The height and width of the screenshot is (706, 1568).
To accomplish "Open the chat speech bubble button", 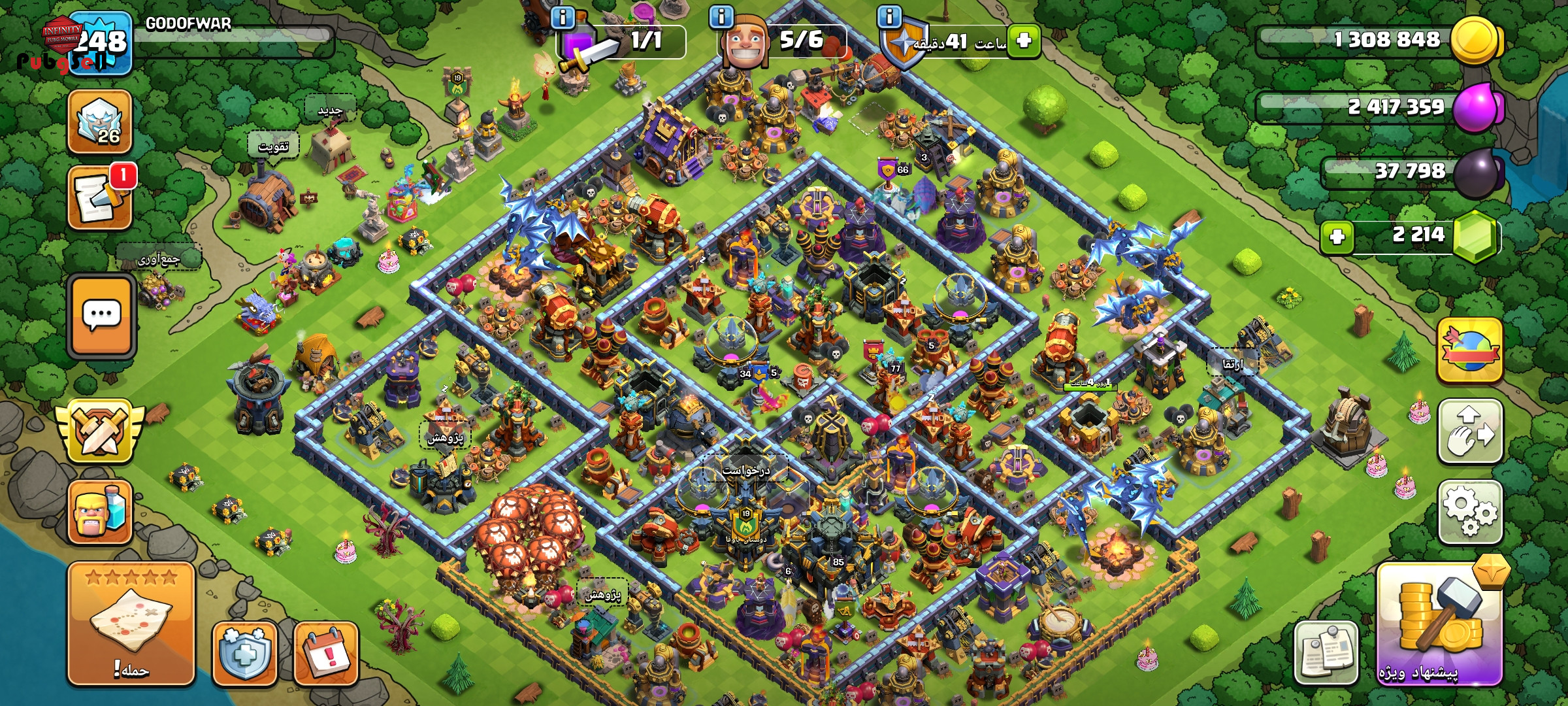I will pyautogui.click(x=101, y=317).
